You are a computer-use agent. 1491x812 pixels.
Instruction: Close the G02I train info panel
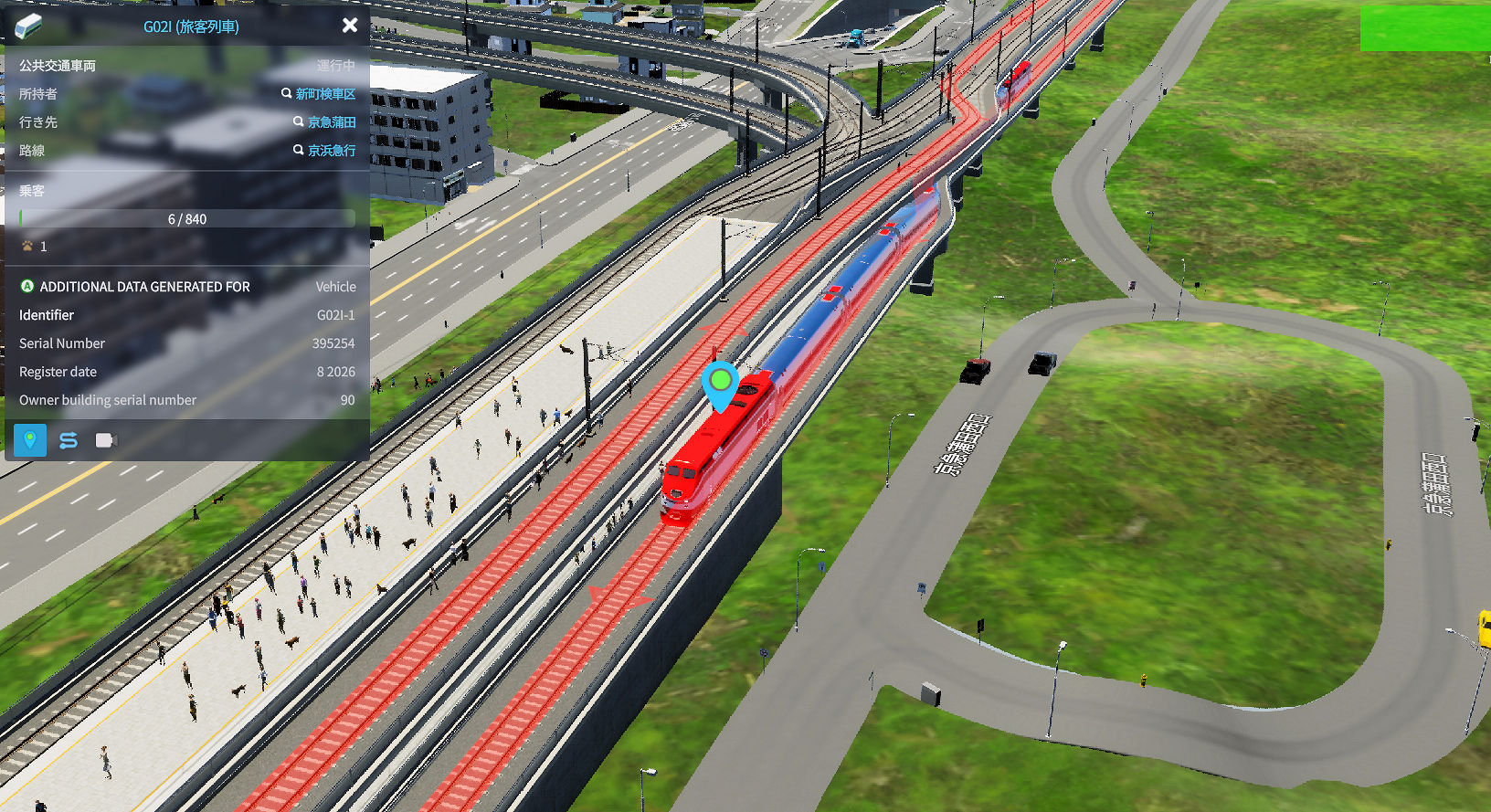tap(350, 26)
